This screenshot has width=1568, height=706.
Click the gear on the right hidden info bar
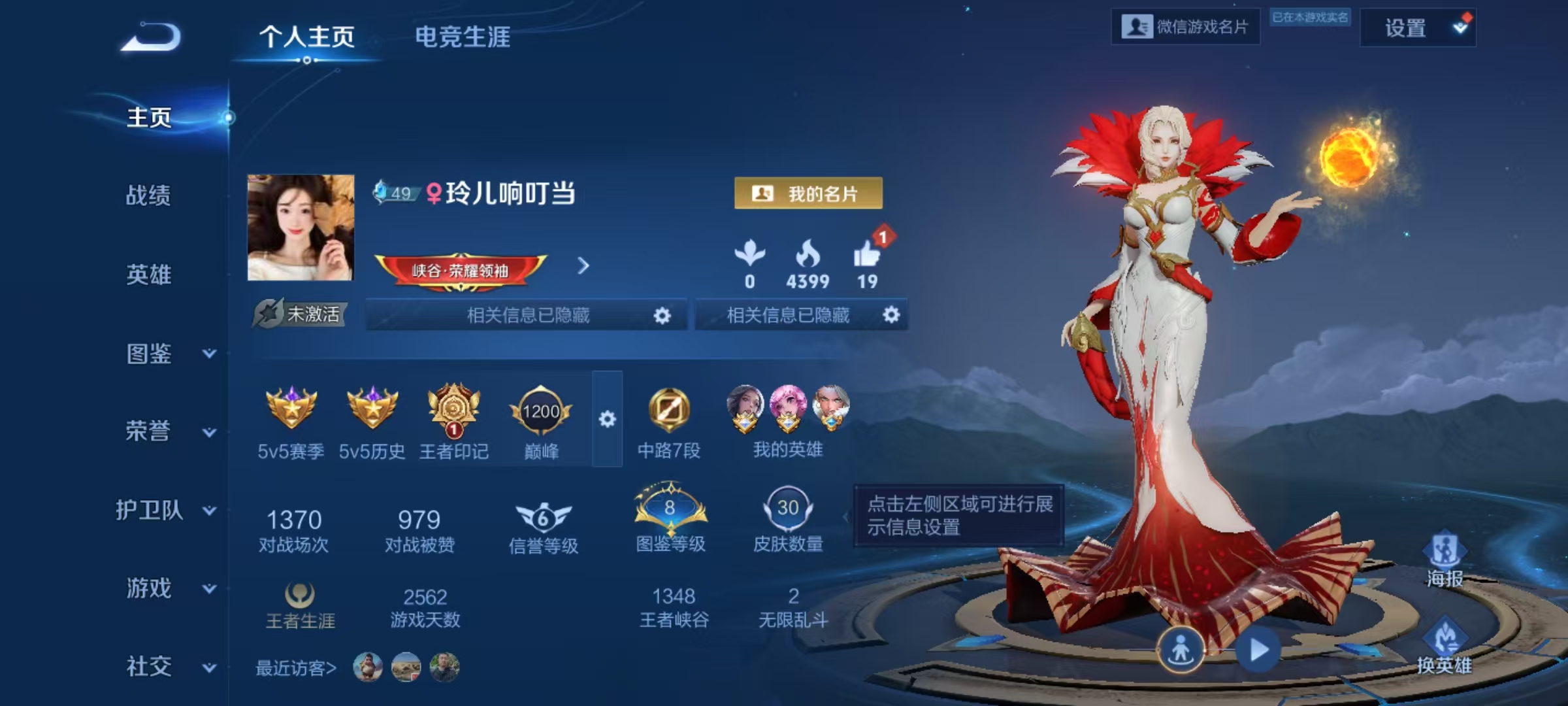click(x=894, y=314)
